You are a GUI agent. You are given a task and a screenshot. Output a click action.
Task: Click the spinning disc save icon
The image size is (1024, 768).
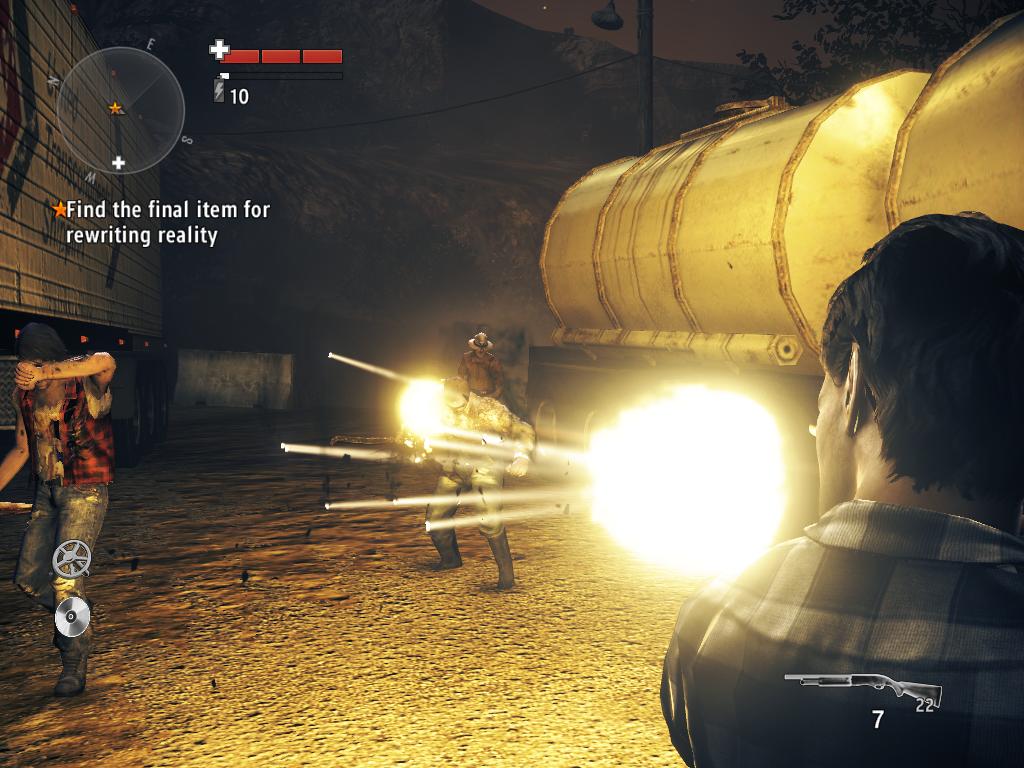coord(73,615)
